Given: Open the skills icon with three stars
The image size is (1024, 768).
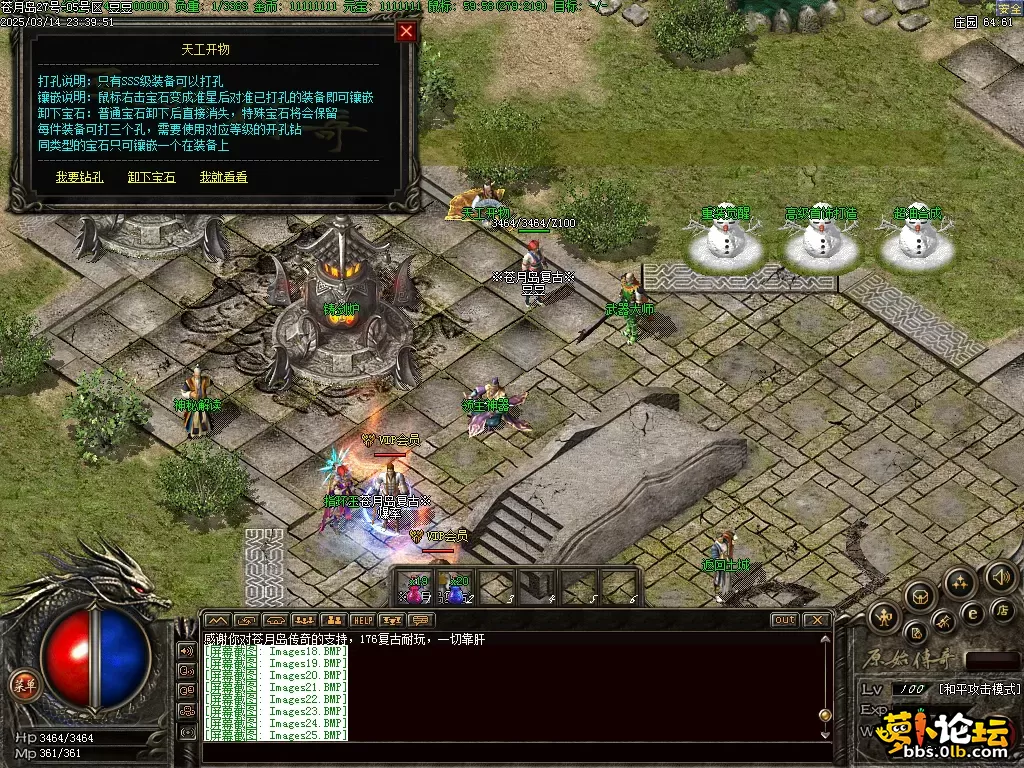Looking at the screenshot, I should [x=960, y=584].
